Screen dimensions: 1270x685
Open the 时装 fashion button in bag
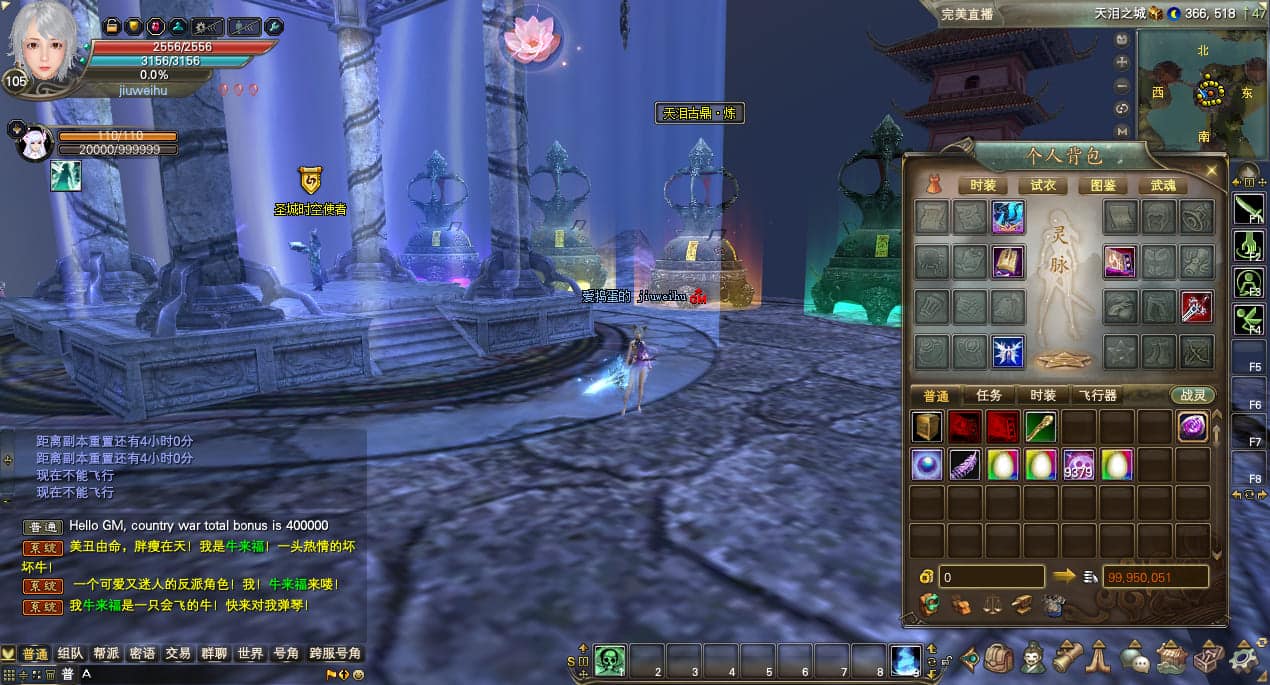982,186
